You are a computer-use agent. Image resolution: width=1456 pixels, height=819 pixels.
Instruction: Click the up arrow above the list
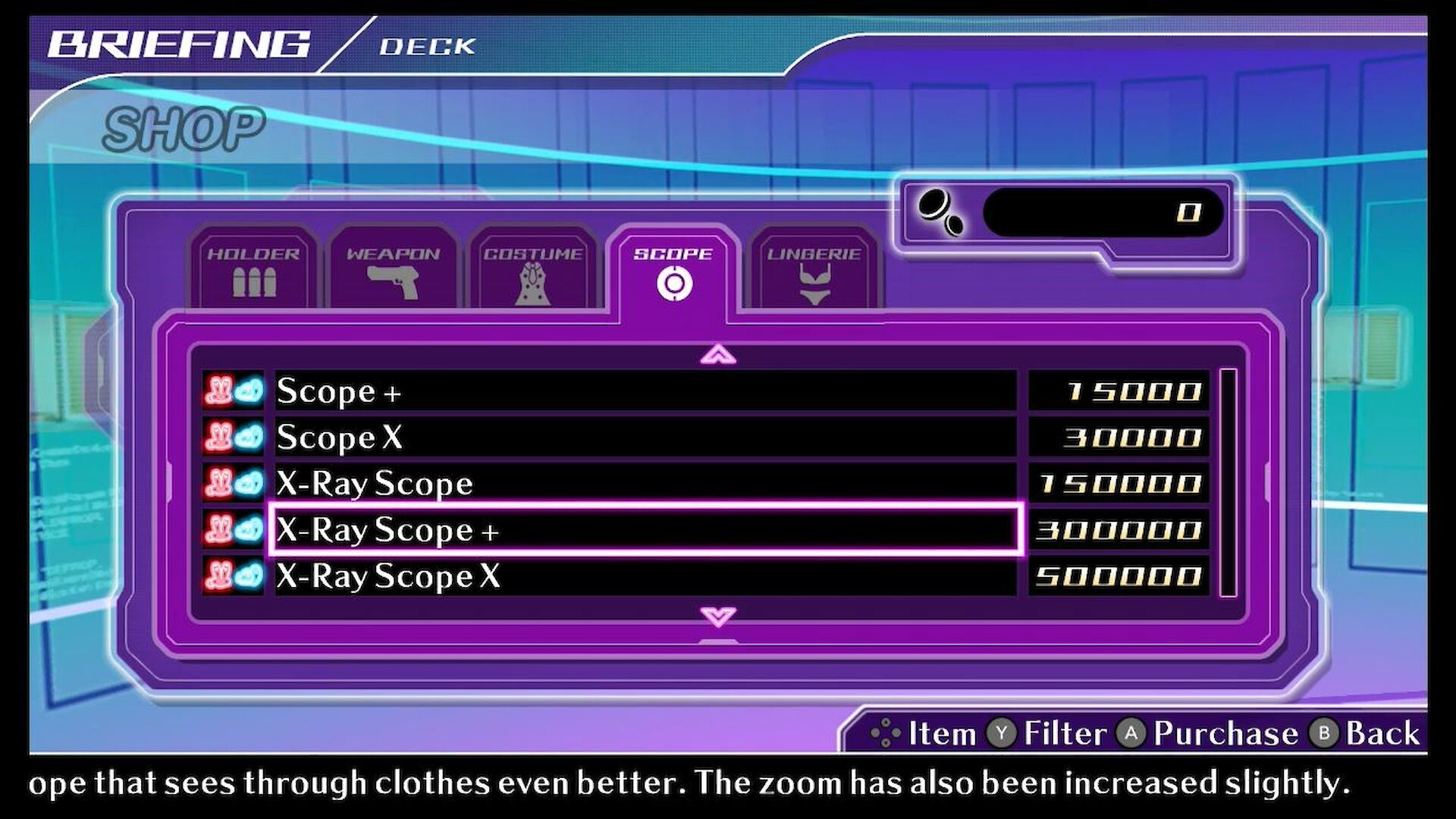point(718,354)
